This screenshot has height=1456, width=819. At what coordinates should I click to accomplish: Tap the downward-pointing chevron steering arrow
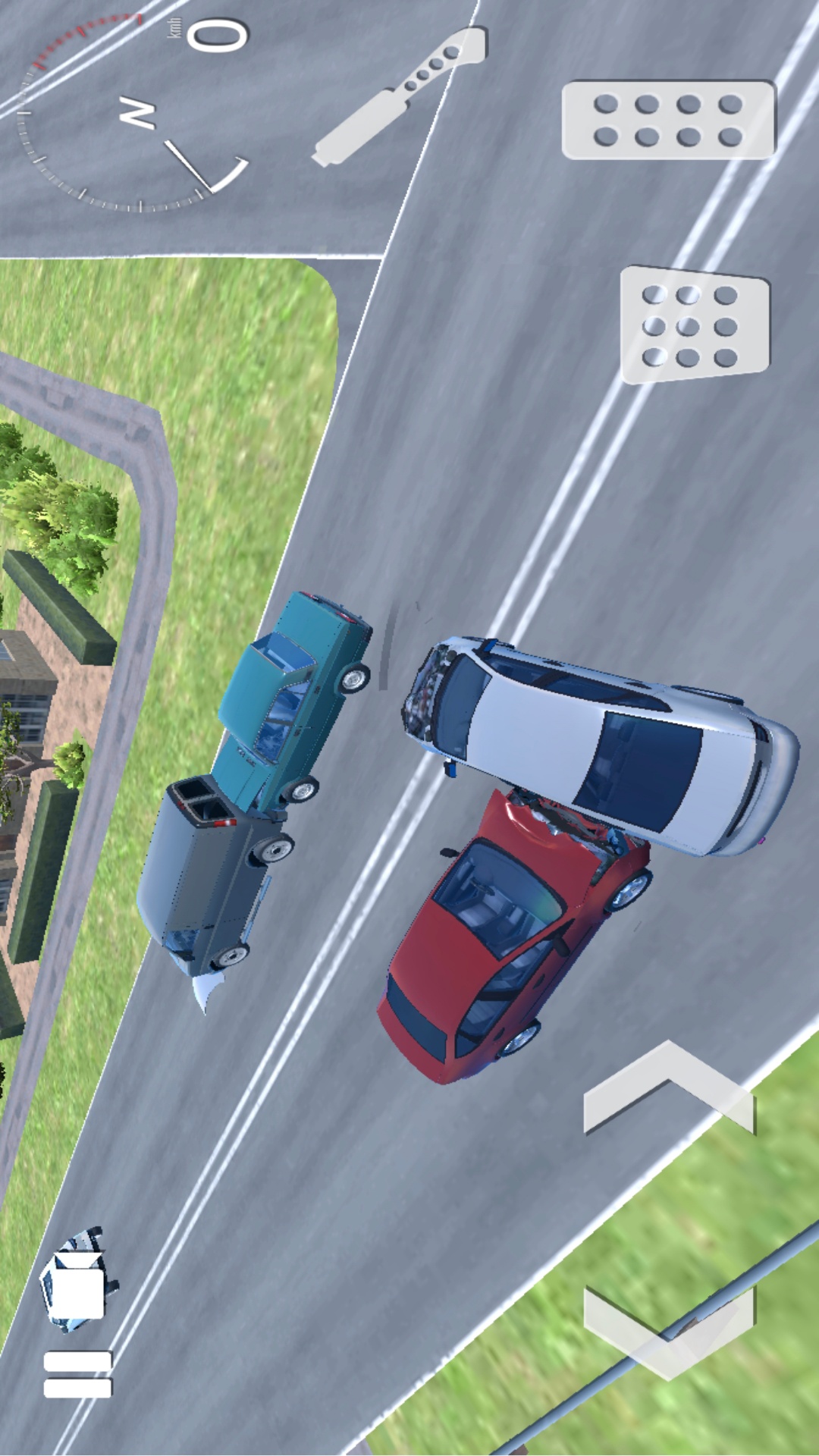click(669, 1330)
